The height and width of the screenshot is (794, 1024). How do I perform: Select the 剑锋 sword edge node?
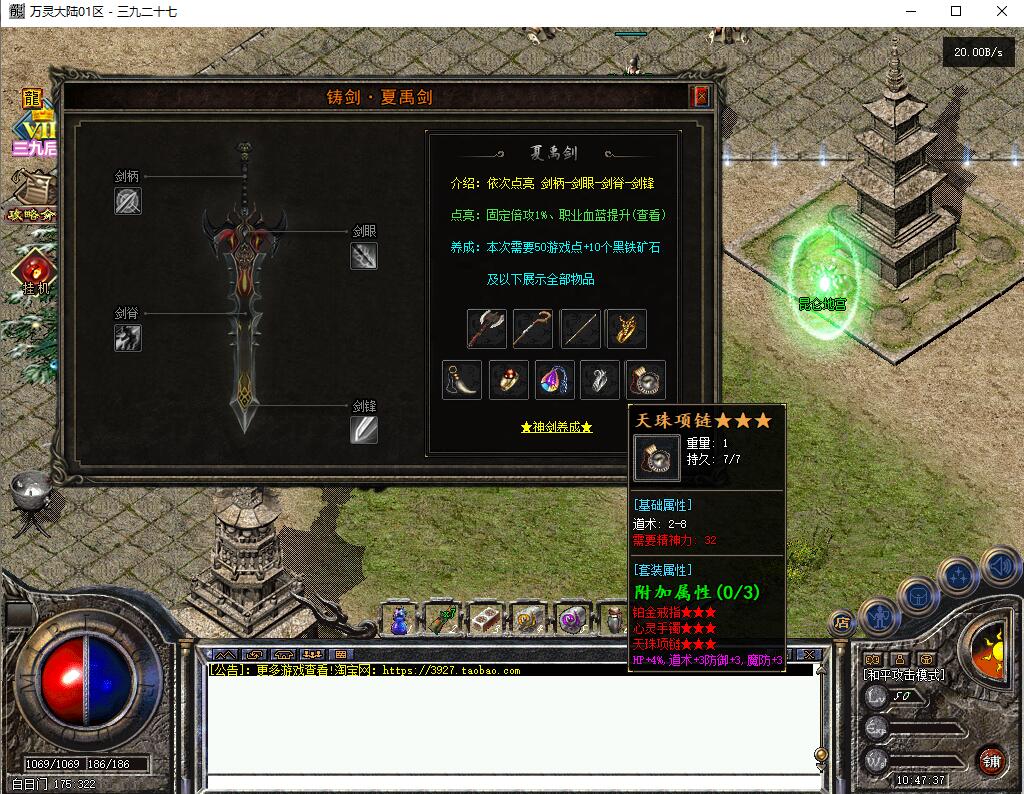pyautogui.click(x=364, y=430)
